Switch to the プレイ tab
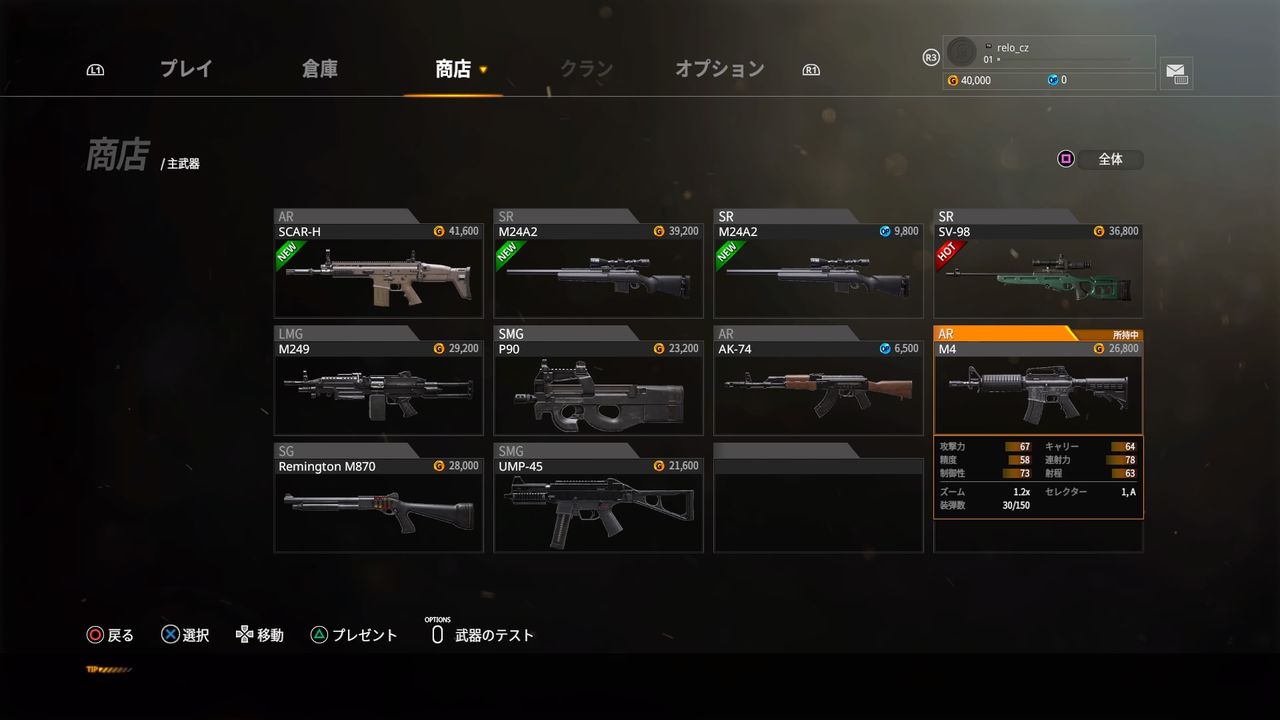Image resolution: width=1280 pixels, height=720 pixels. 186,68
